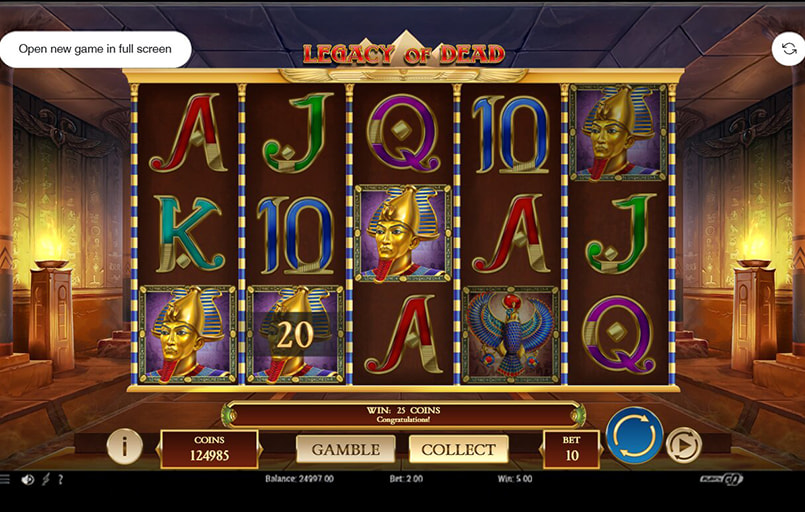
Task: Start autoplay with the gold play button
Action: click(x=684, y=444)
